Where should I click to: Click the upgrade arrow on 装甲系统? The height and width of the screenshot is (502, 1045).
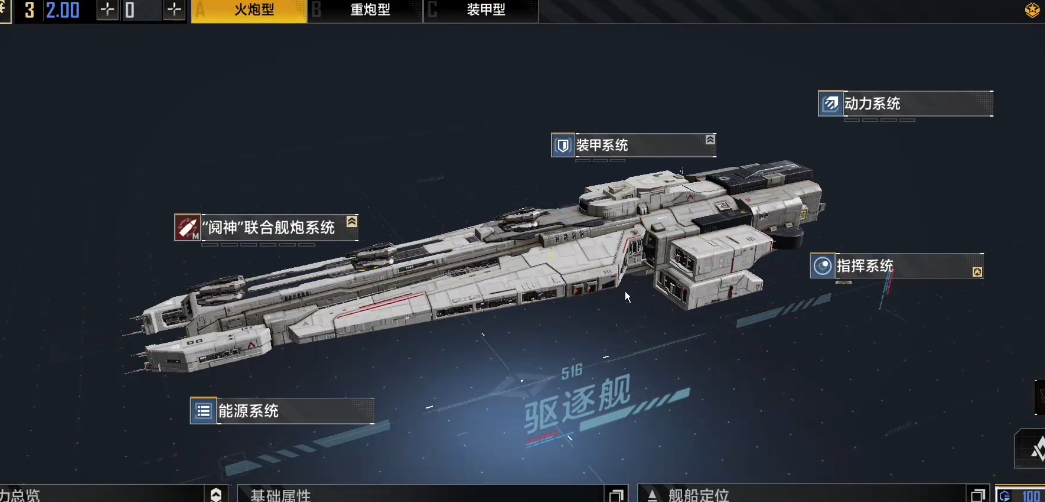(710, 140)
